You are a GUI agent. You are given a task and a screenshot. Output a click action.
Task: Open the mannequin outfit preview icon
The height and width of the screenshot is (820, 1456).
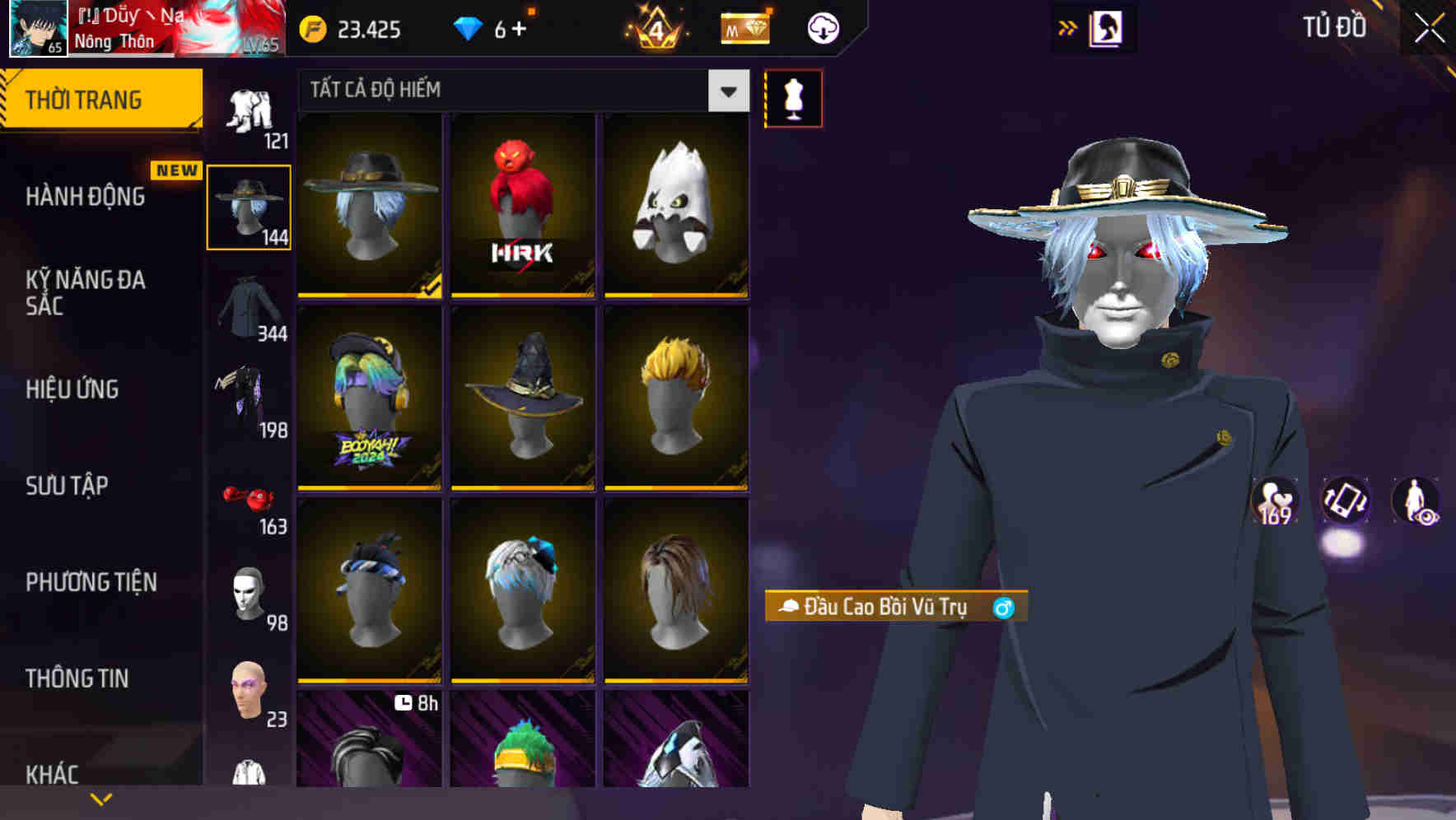pos(793,97)
